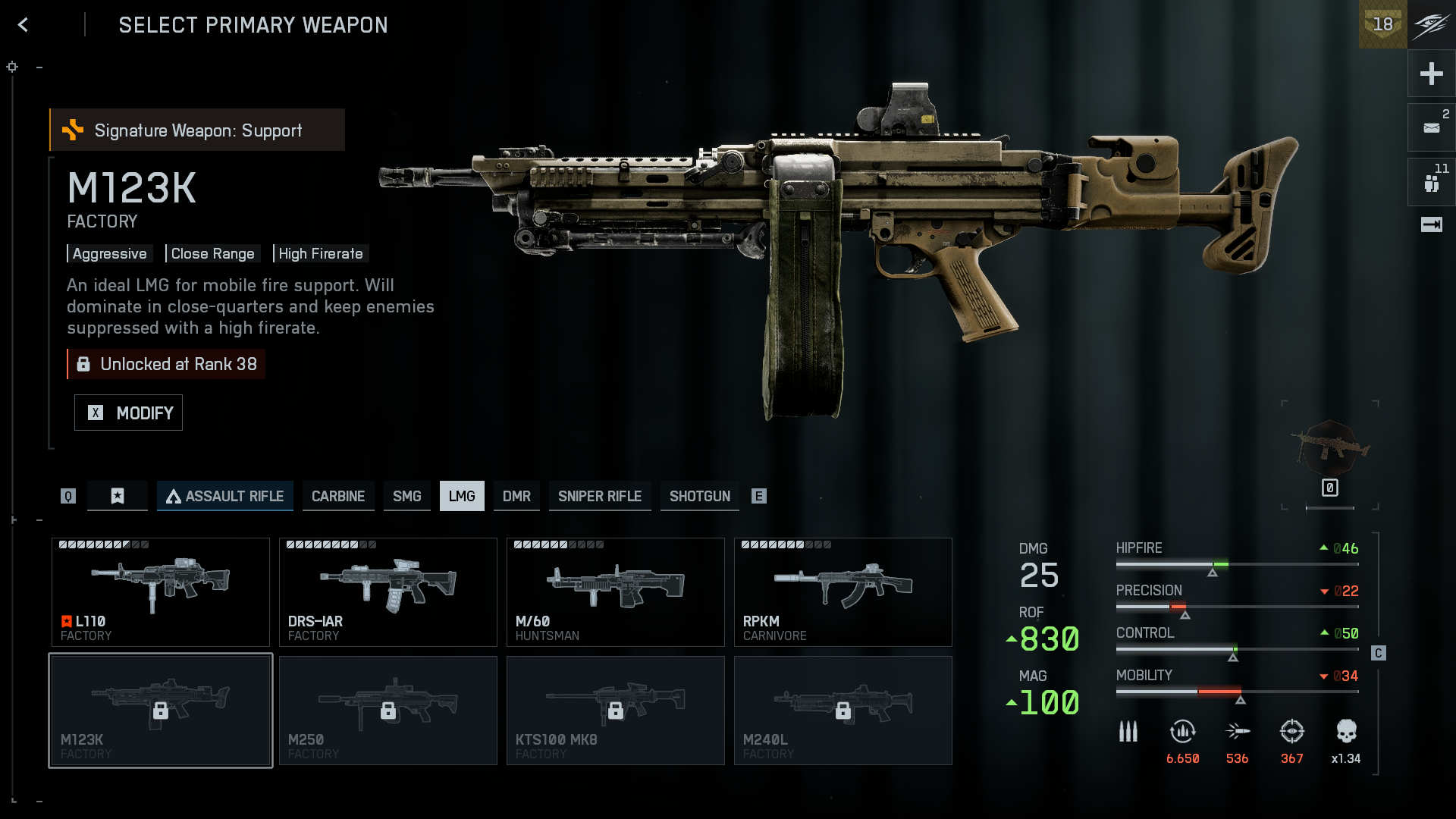Click the locked M123K weapon tile

[x=161, y=711]
